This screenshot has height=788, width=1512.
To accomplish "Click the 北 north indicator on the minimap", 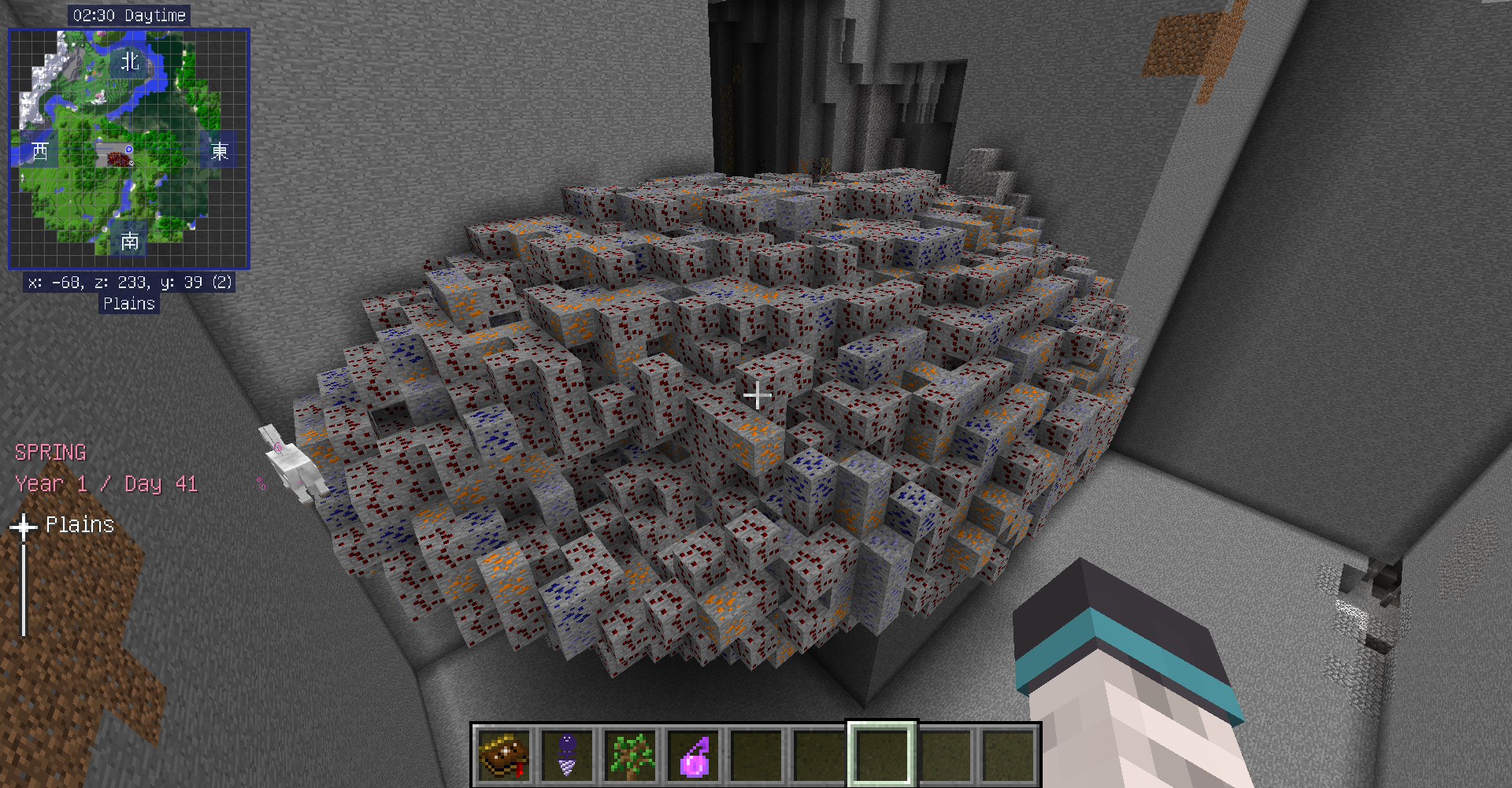I will pyautogui.click(x=131, y=59).
